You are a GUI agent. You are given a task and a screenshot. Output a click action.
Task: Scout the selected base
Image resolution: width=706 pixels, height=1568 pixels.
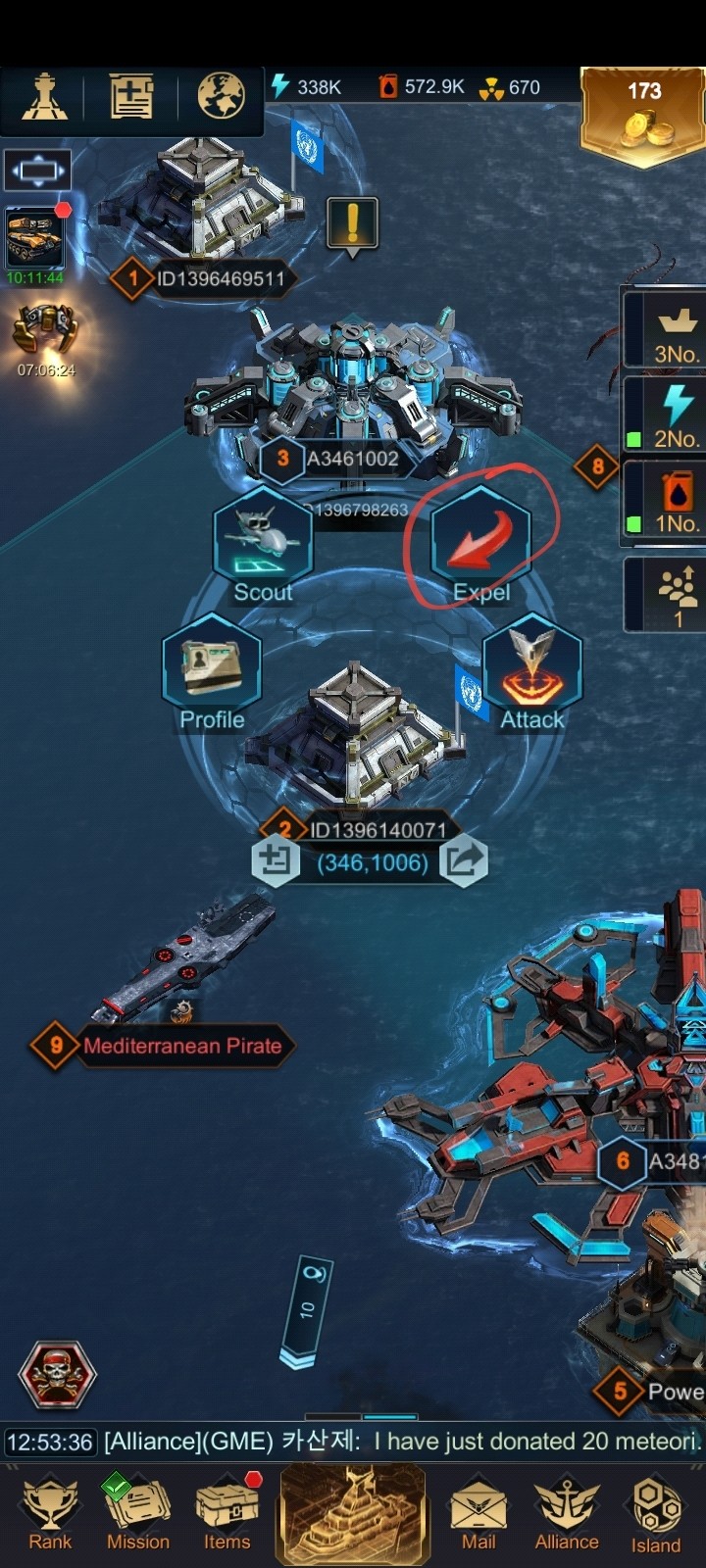tap(262, 542)
